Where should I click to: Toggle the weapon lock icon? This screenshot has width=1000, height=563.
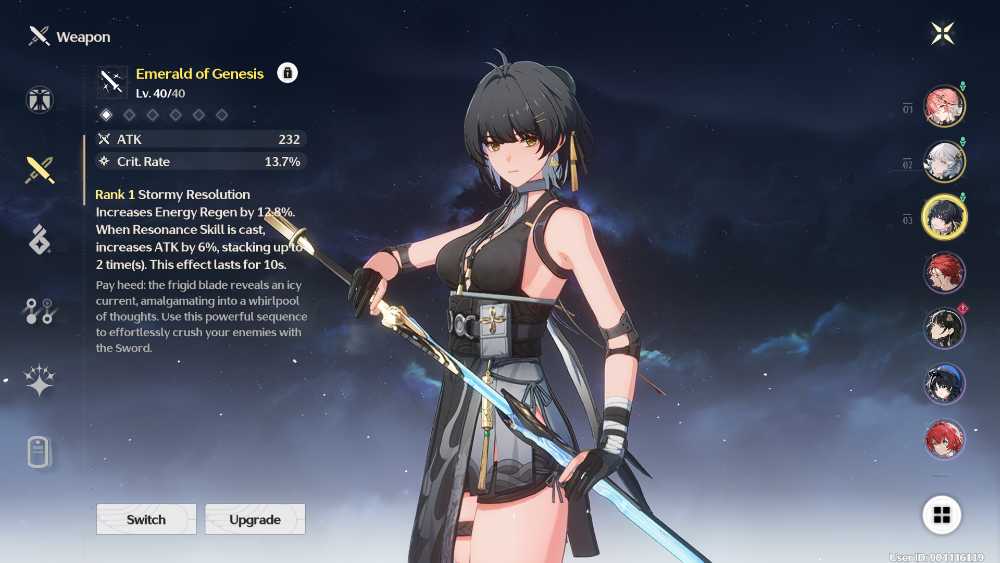[x=287, y=73]
